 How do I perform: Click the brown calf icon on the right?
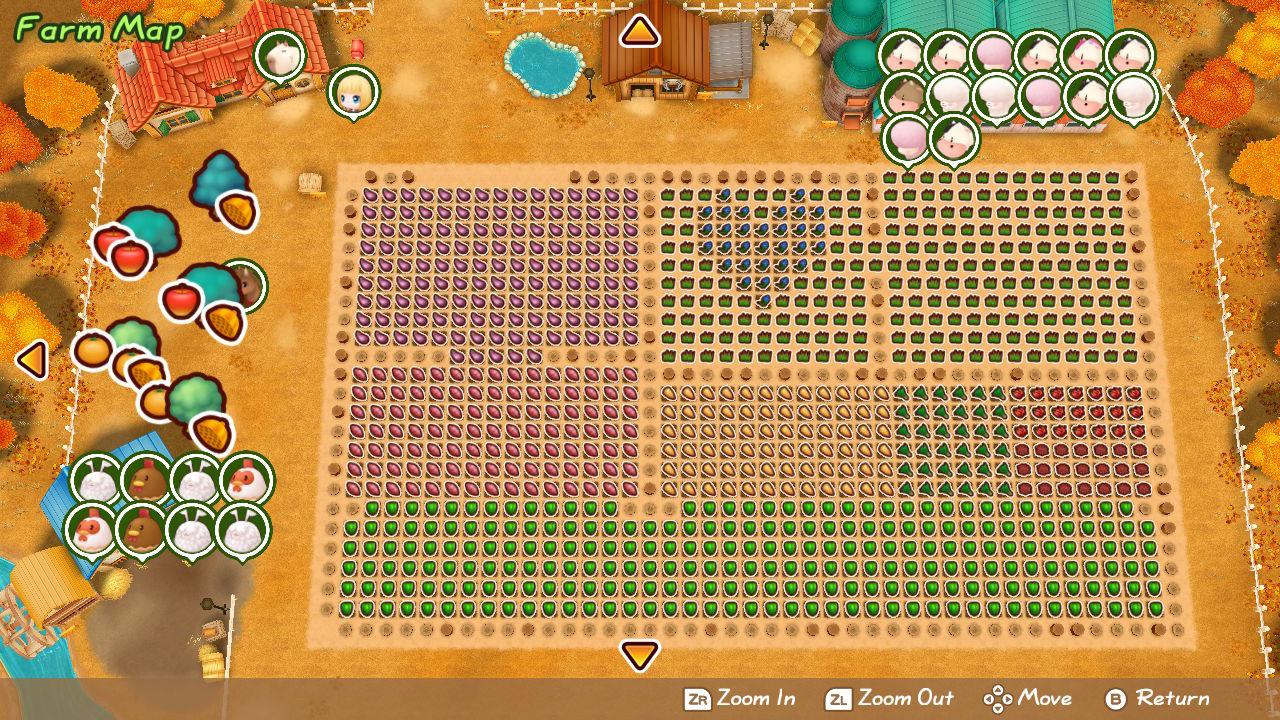(x=903, y=95)
